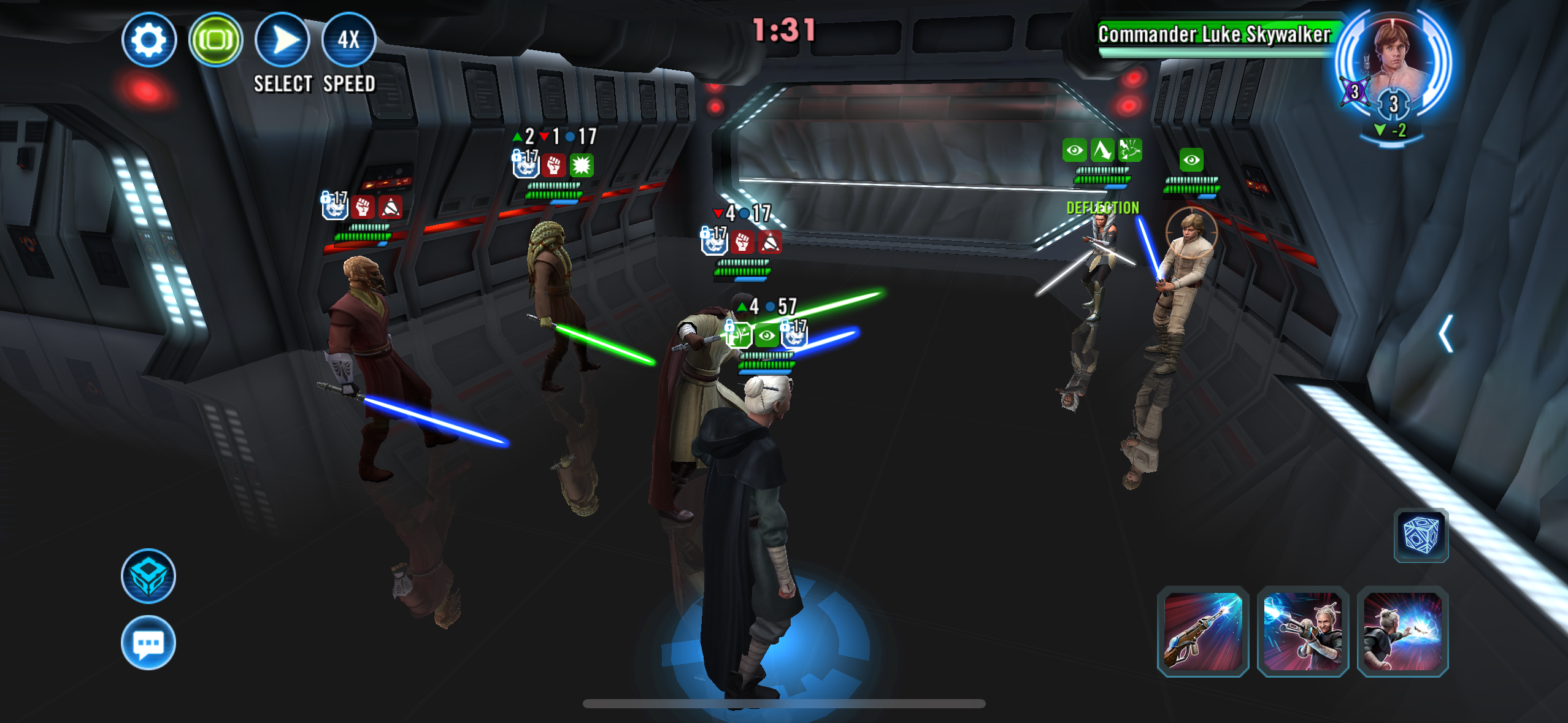Open the gear settings menu
This screenshot has height=723, width=1568.
click(149, 40)
